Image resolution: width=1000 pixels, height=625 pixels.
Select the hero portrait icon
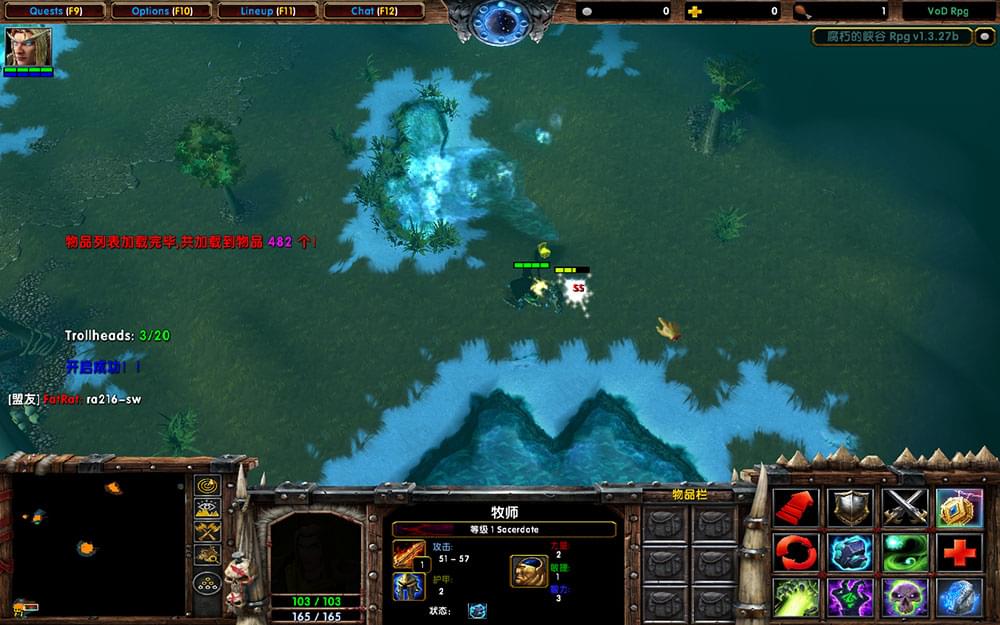point(28,46)
